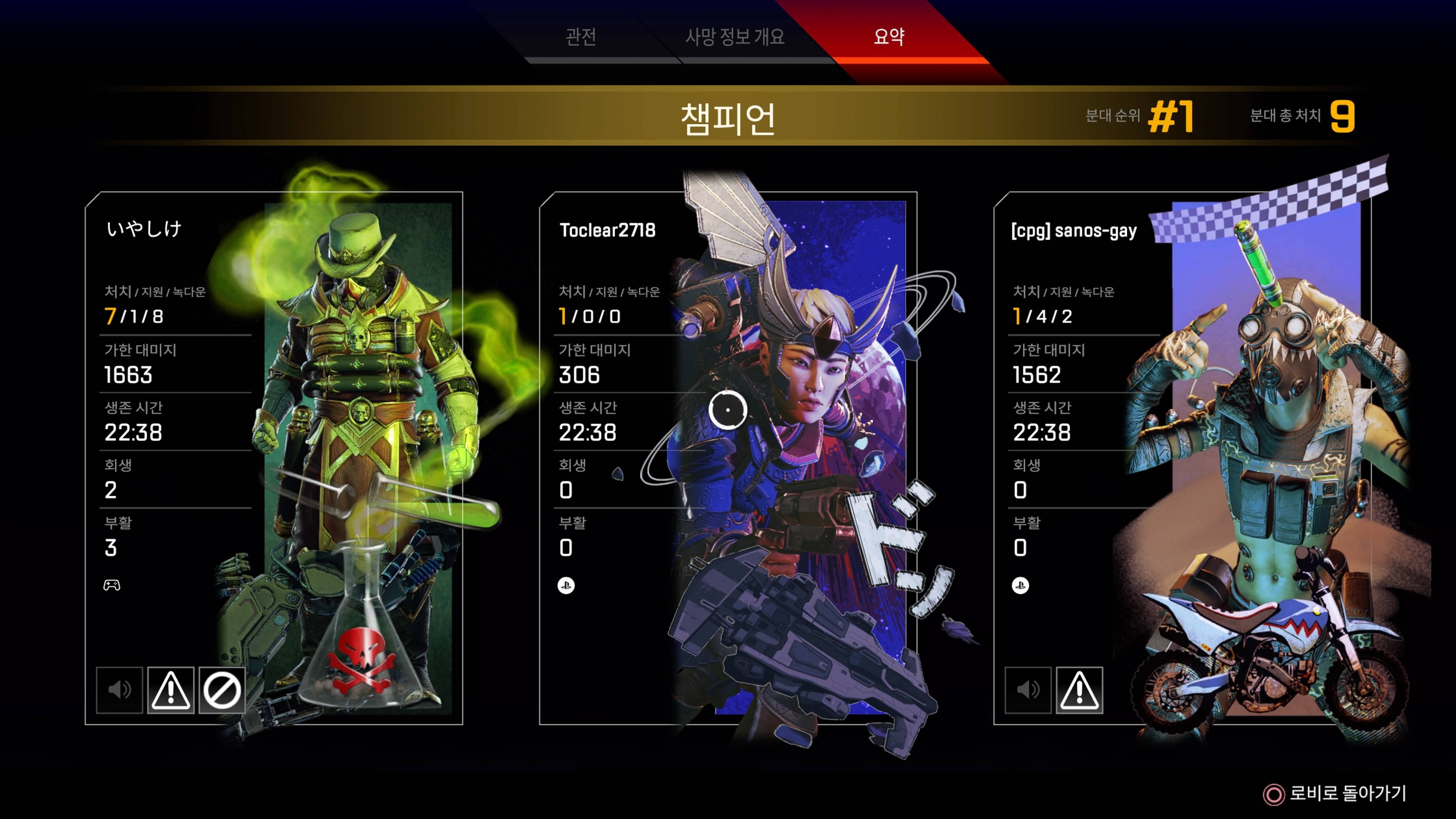This screenshot has height=819, width=1456.
Task: Select the 요약 summary tab
Action: (x=888, y=37)
